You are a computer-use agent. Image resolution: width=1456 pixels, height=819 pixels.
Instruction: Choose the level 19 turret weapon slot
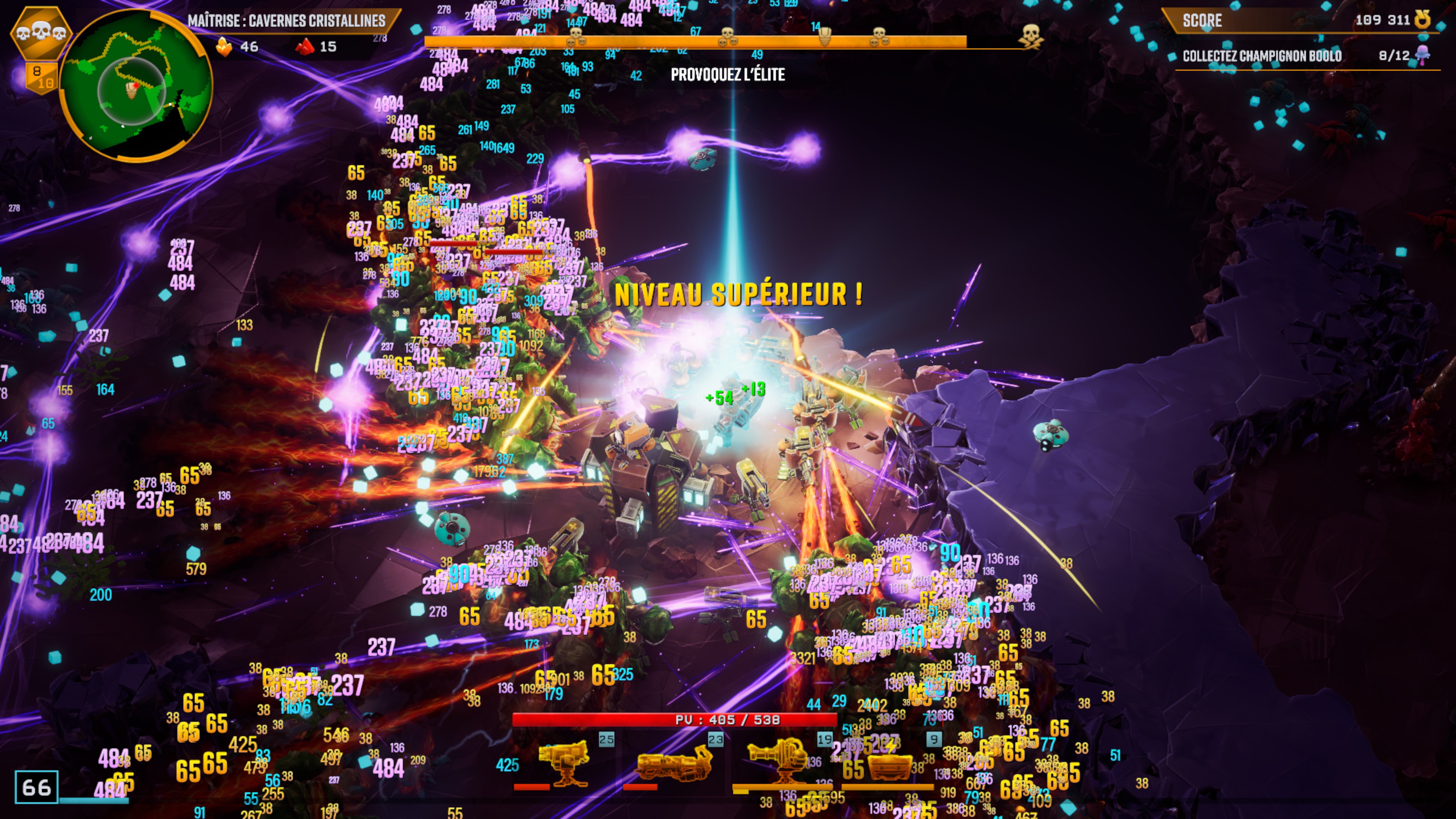click(x=782, y=763)
